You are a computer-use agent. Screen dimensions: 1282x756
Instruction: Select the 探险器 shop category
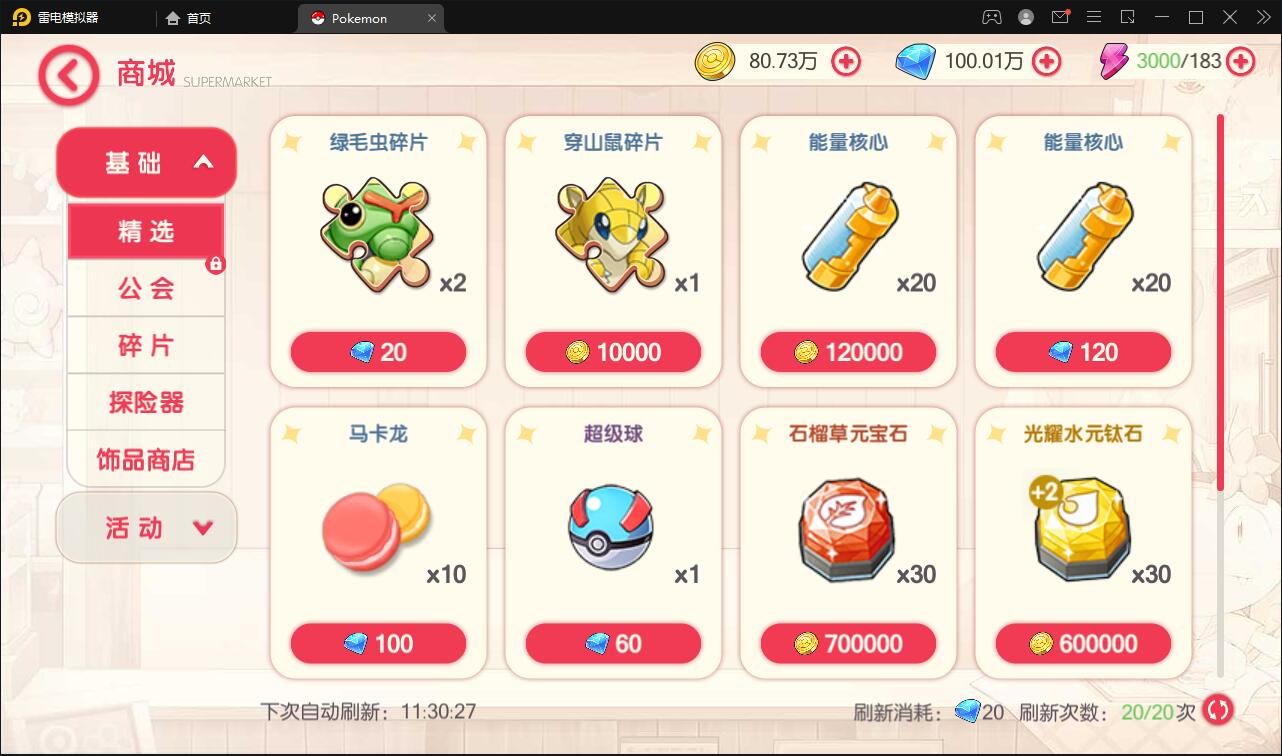[x=146, y=402]
